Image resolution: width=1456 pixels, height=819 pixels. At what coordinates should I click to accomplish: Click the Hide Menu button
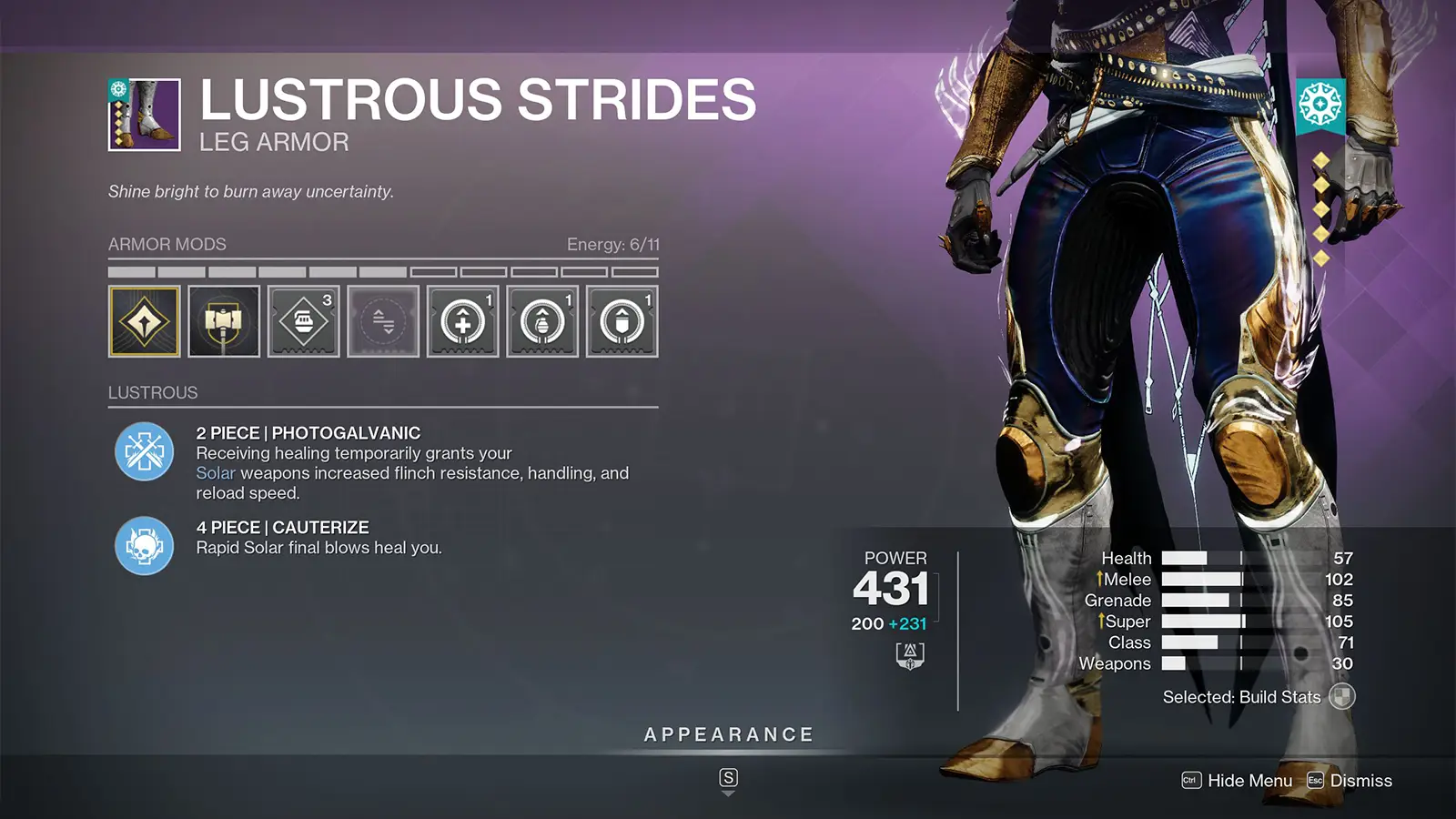(1248, 781)
